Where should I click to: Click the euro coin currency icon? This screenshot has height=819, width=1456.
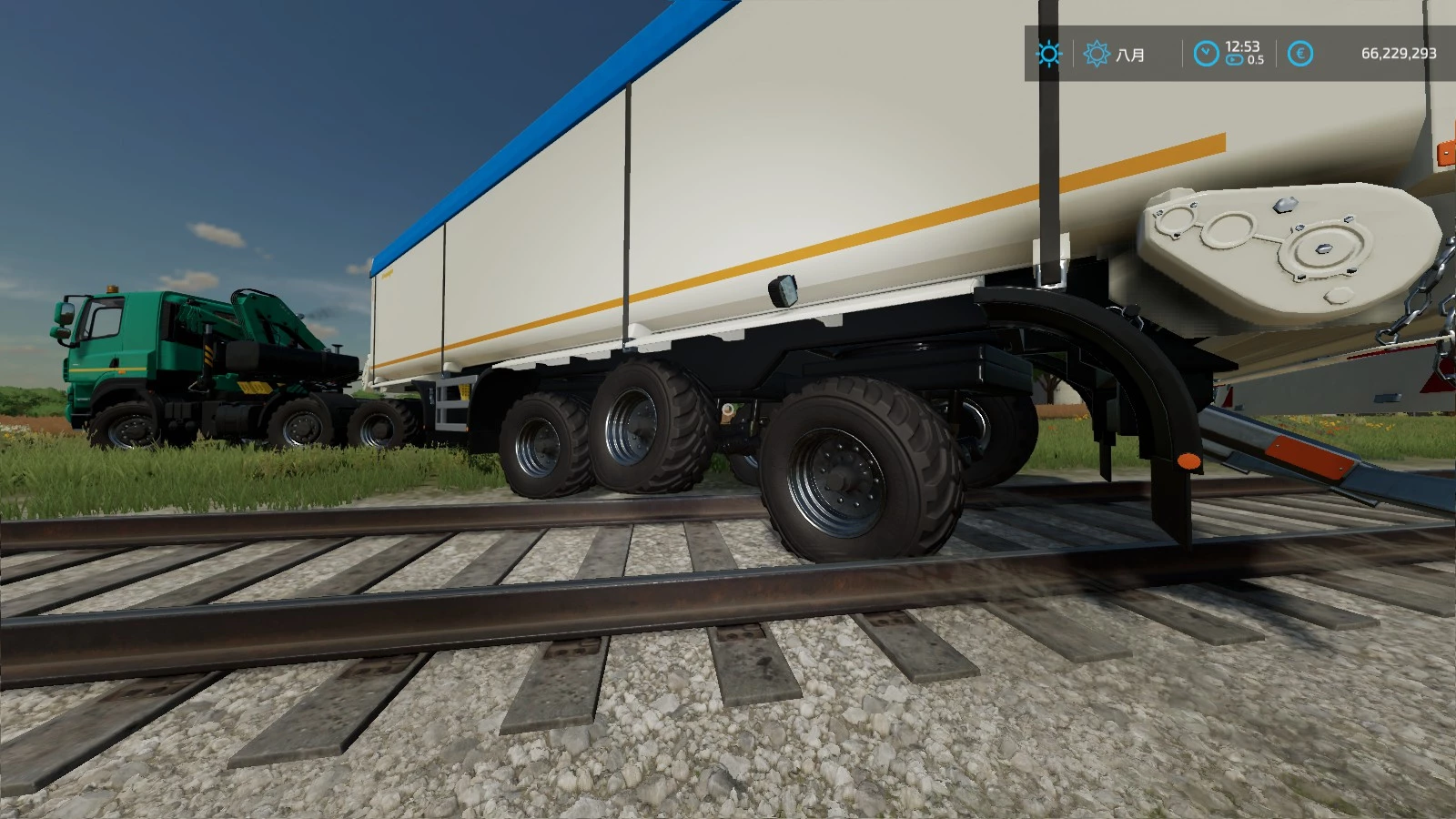pos(1301,54)
